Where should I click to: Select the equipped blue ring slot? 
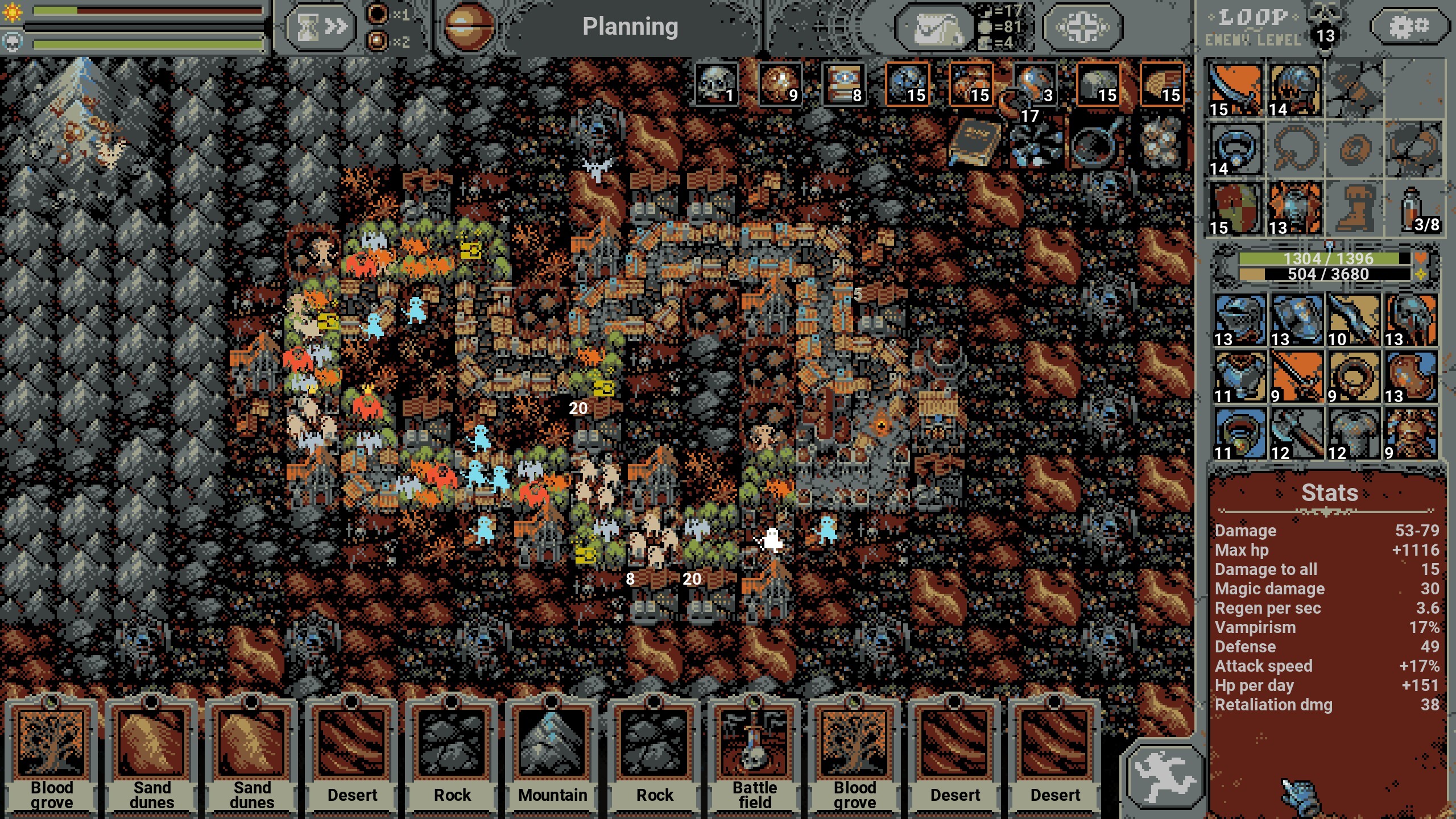point(1235,149)
